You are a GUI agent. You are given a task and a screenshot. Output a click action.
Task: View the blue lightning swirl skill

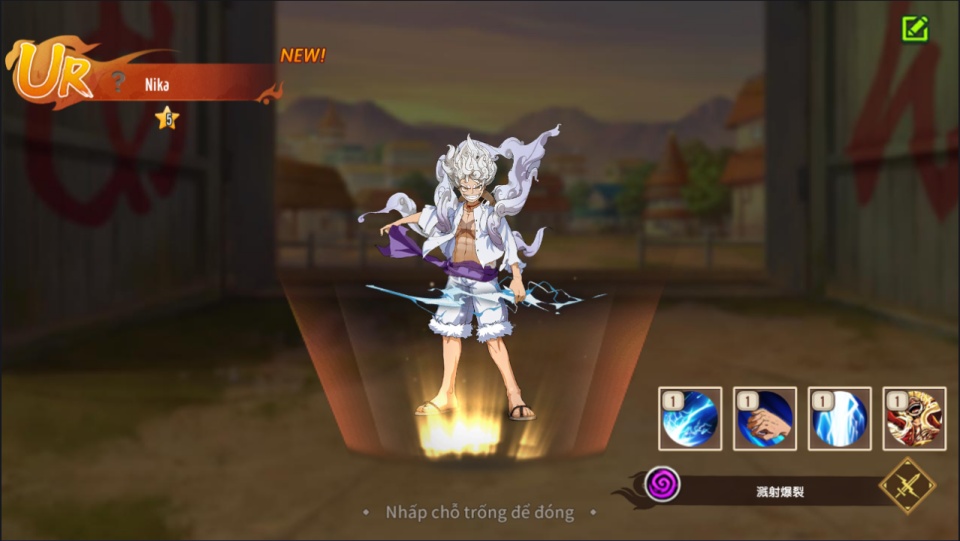coord(690,418)
